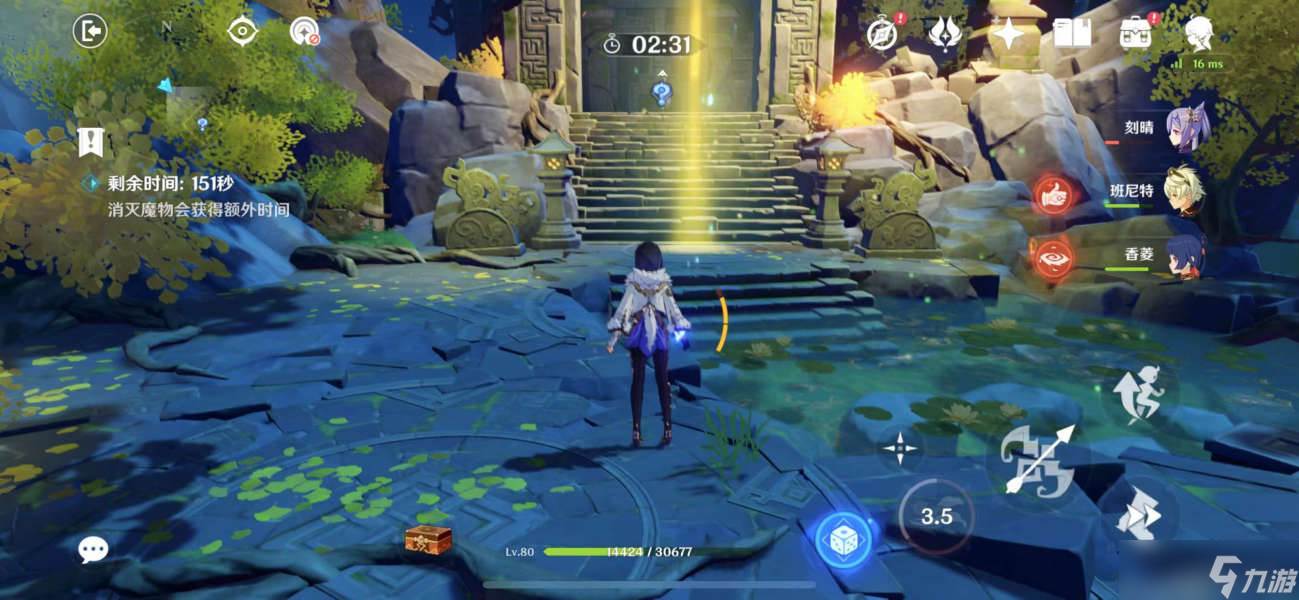The height and width of the screenshot is (600, 1299).
Task: Switch to party member 香菱
Action: [1187, 255]
